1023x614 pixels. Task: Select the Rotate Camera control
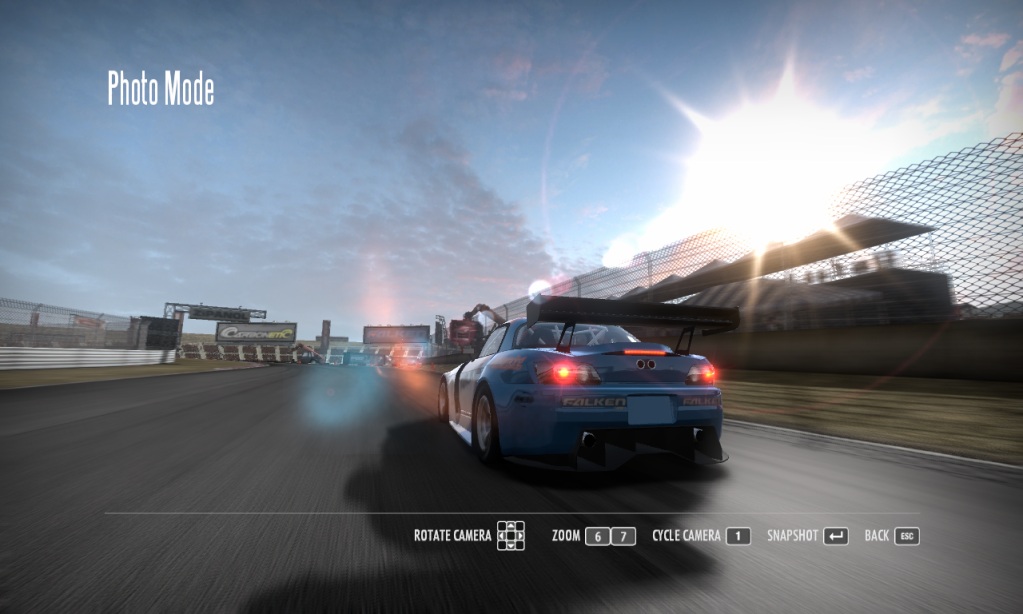pyautogui.click(x=511, y=536)
